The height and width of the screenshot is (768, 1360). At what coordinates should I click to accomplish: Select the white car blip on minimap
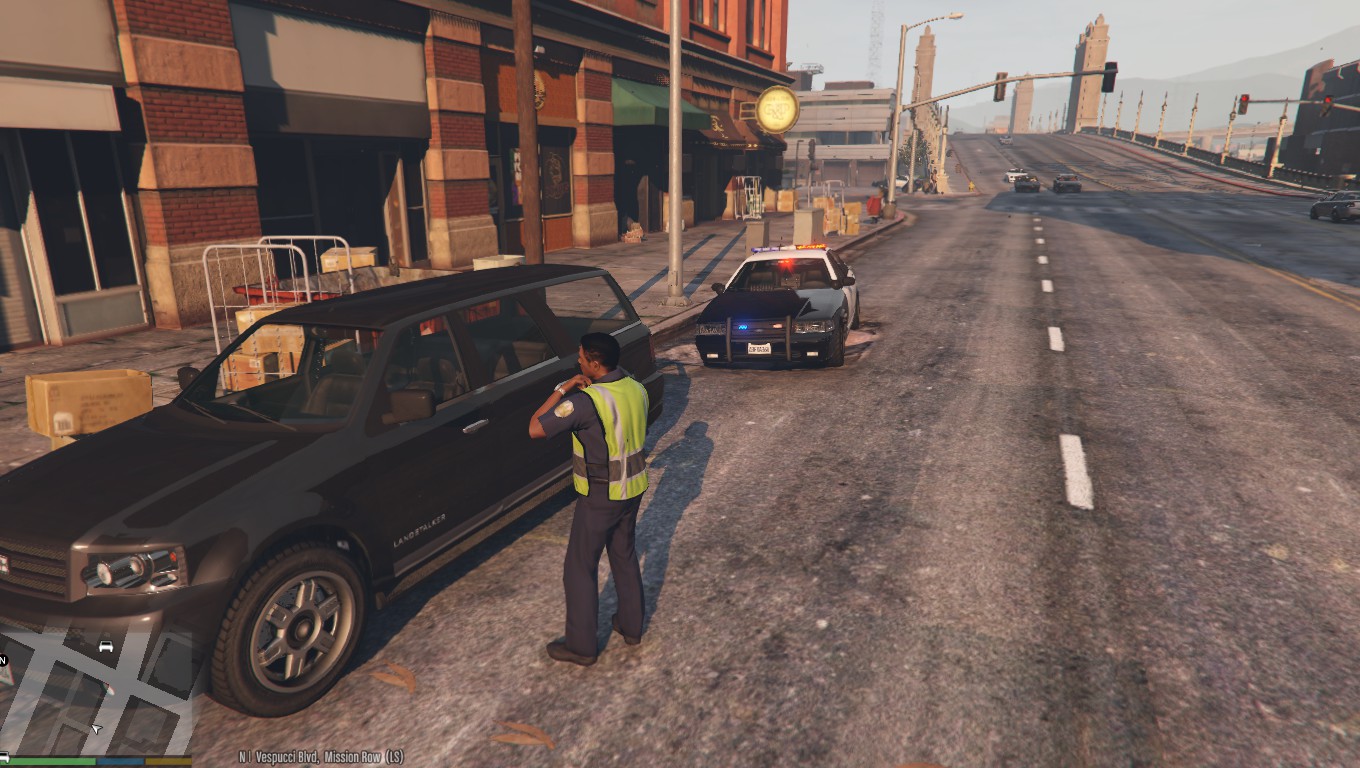pyautogui.click(x=106, y=646)
